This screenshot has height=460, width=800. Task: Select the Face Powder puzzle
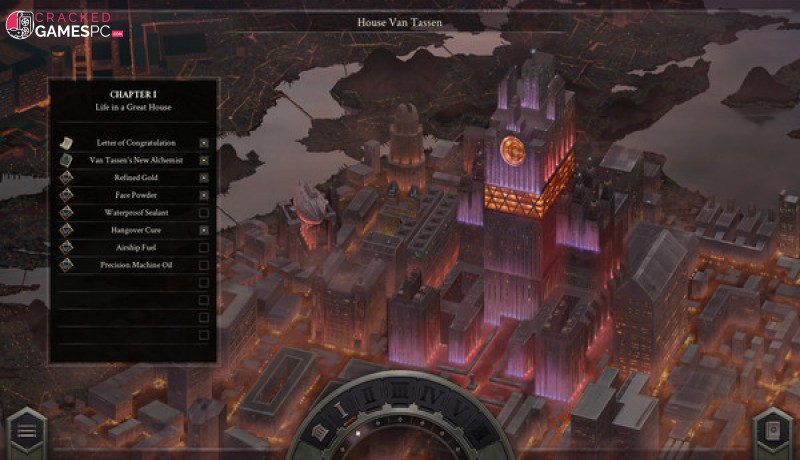click(135, 195)
